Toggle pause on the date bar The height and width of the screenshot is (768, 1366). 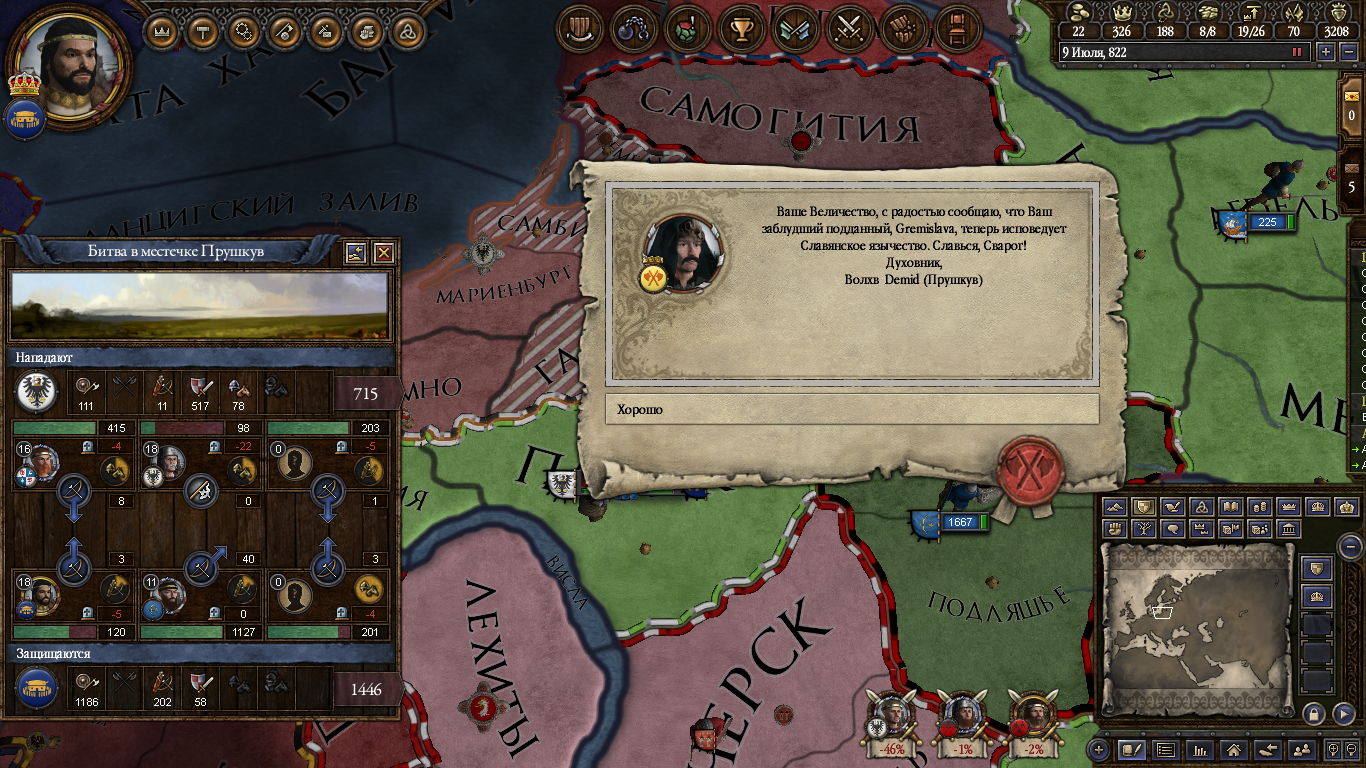(1297, 51)
